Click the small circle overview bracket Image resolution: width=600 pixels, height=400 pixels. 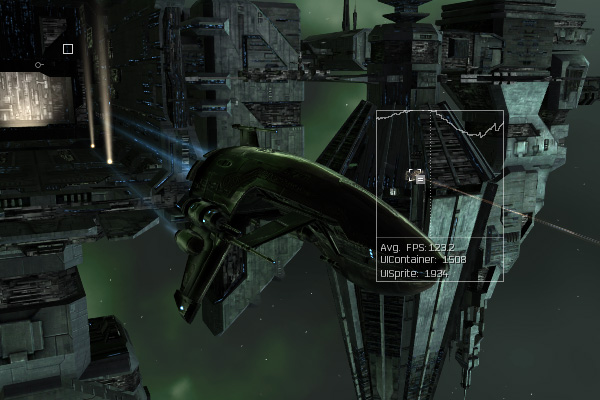point(38,65)
